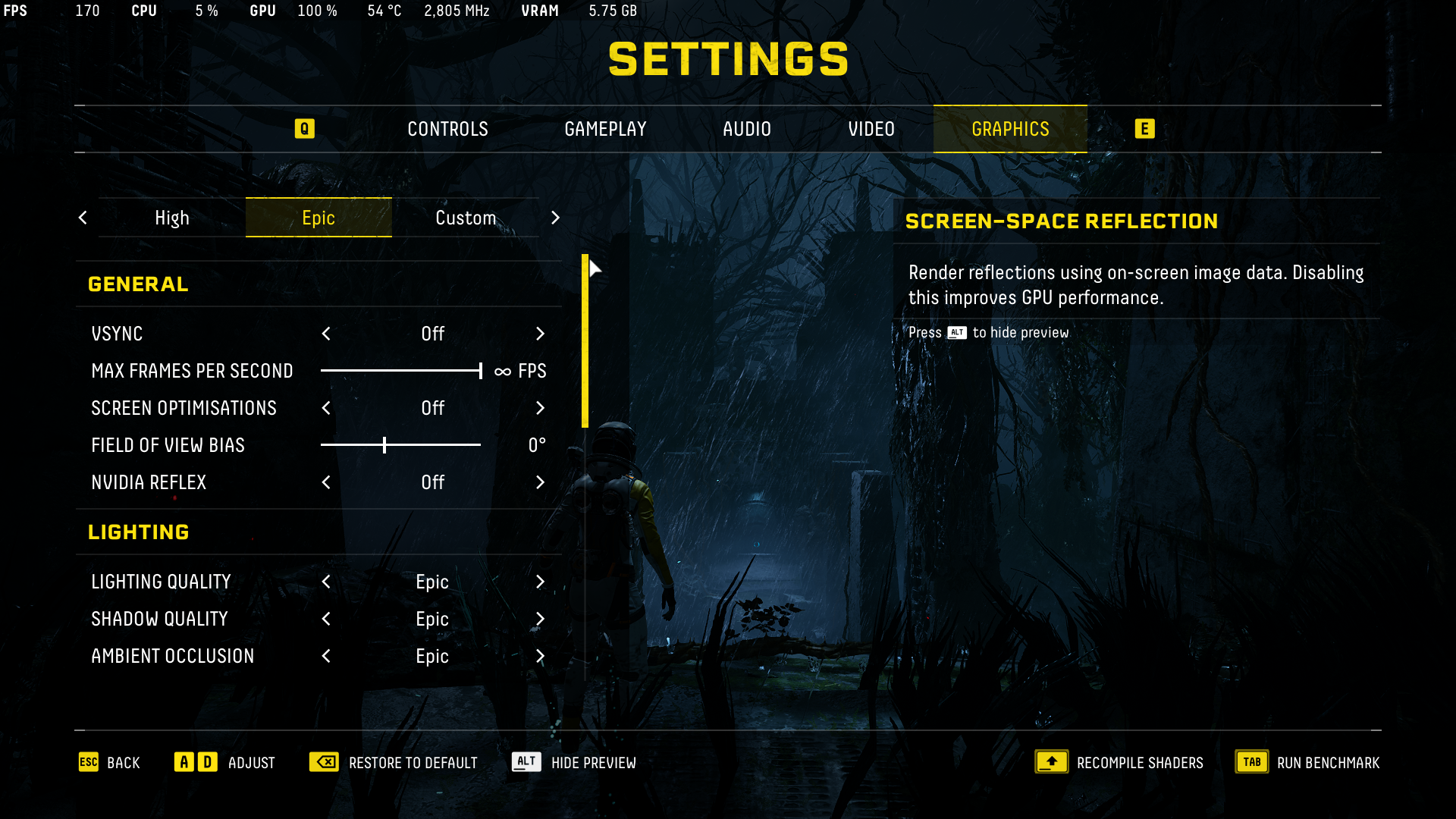This screenshot has width=1456, height=819.
Task: Go to the Video tab
Action: (x=871, y=130)
